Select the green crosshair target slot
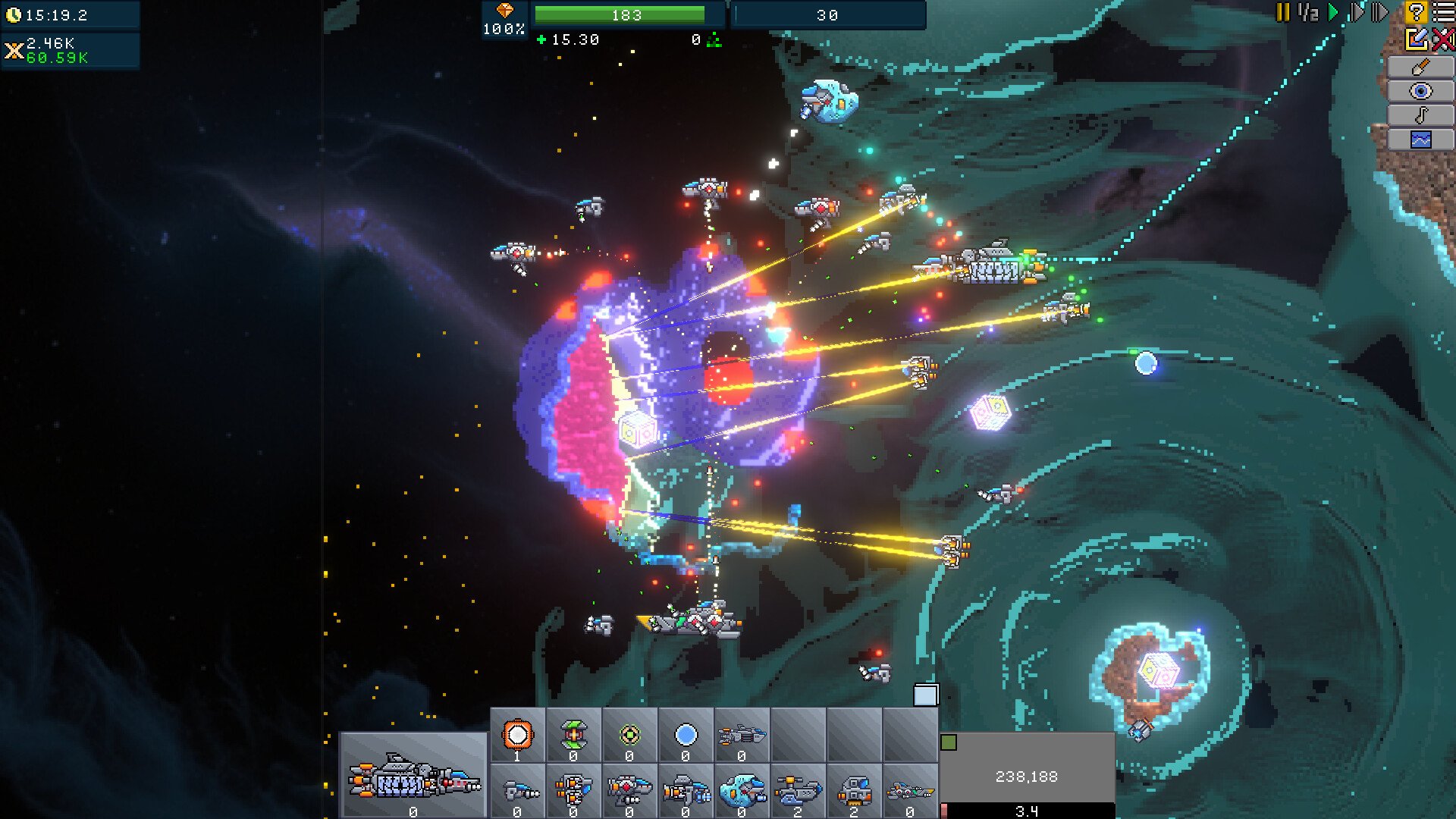1456x819 pixels. click(629, 735)
